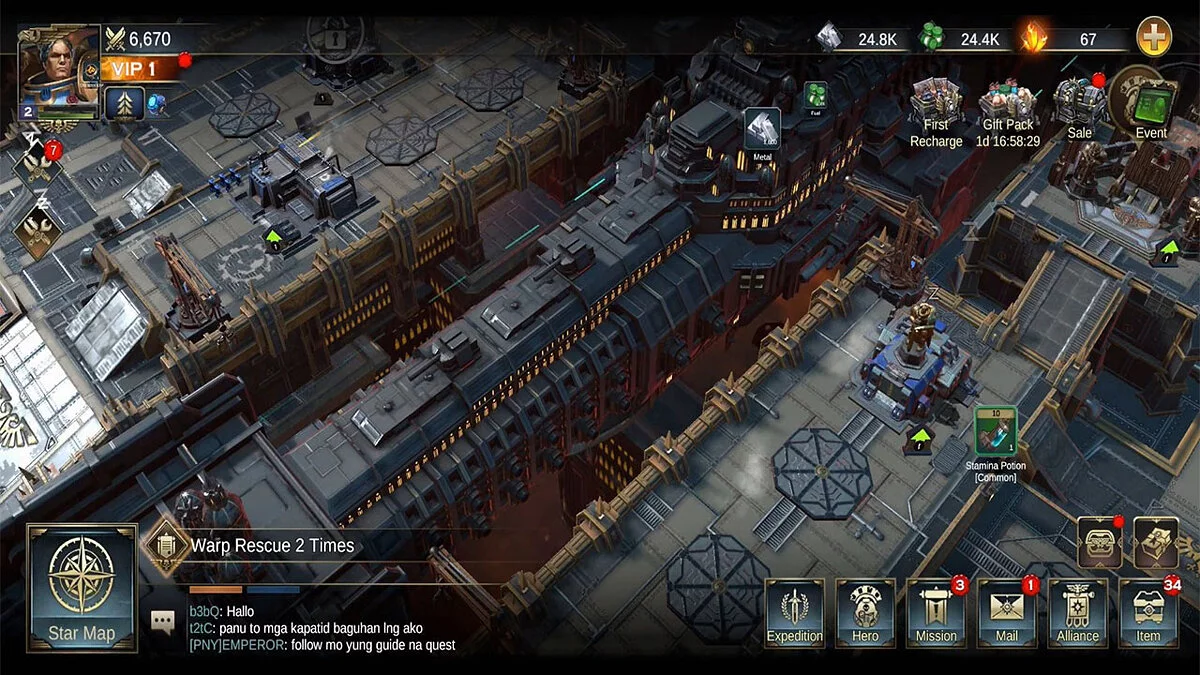Image resolution: width=1200 pixels, height=675 pixels.
Task: Open the Alliance menu
Action: click(1078, 612)
